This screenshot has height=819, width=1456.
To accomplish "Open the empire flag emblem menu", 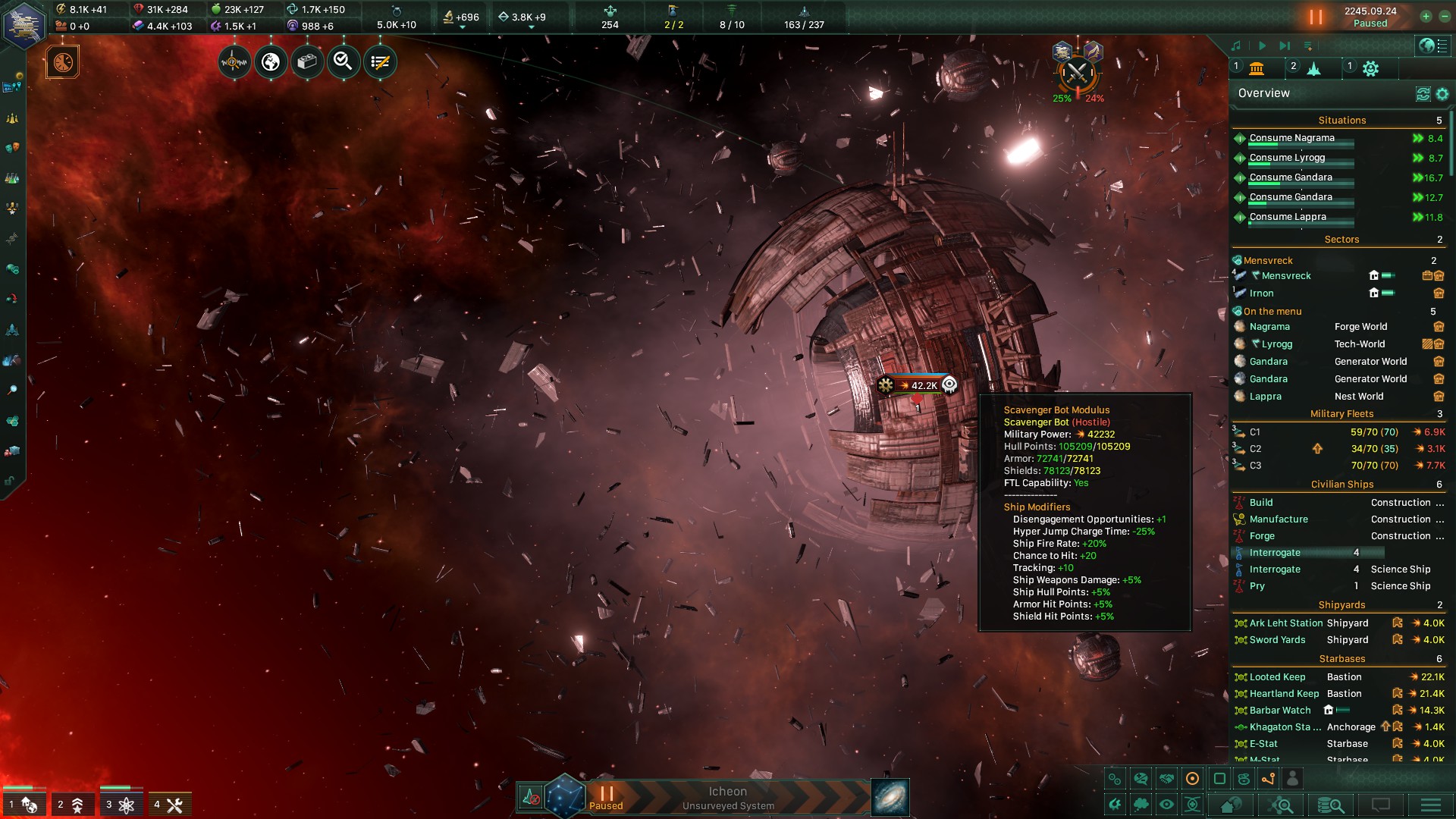I will pyautogui.click(x=24, y=25).
